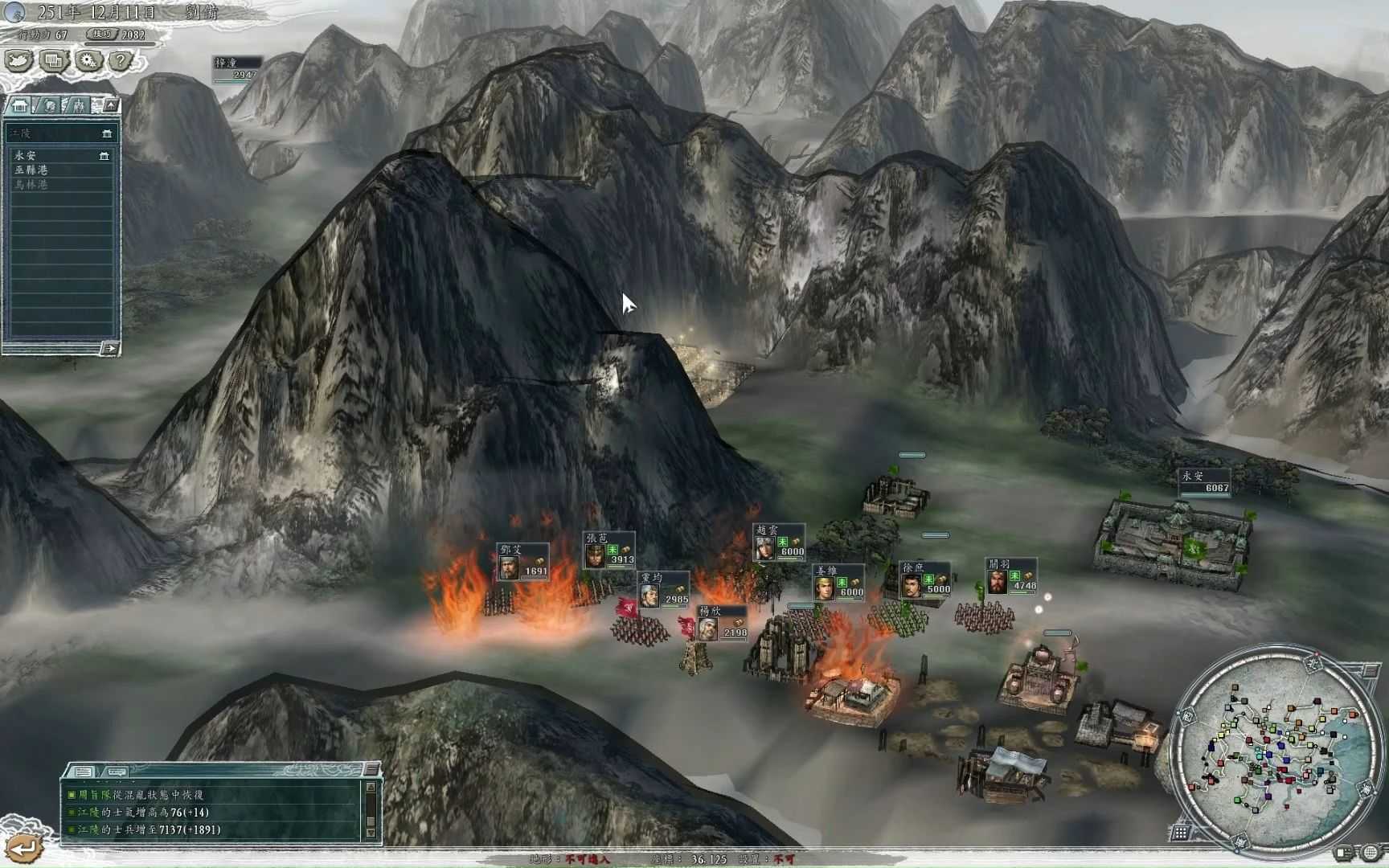The height and width of the screenshot is (868, 1389).
Task: Select the log list tab on message panel
Action: click(x=83, y=772)
